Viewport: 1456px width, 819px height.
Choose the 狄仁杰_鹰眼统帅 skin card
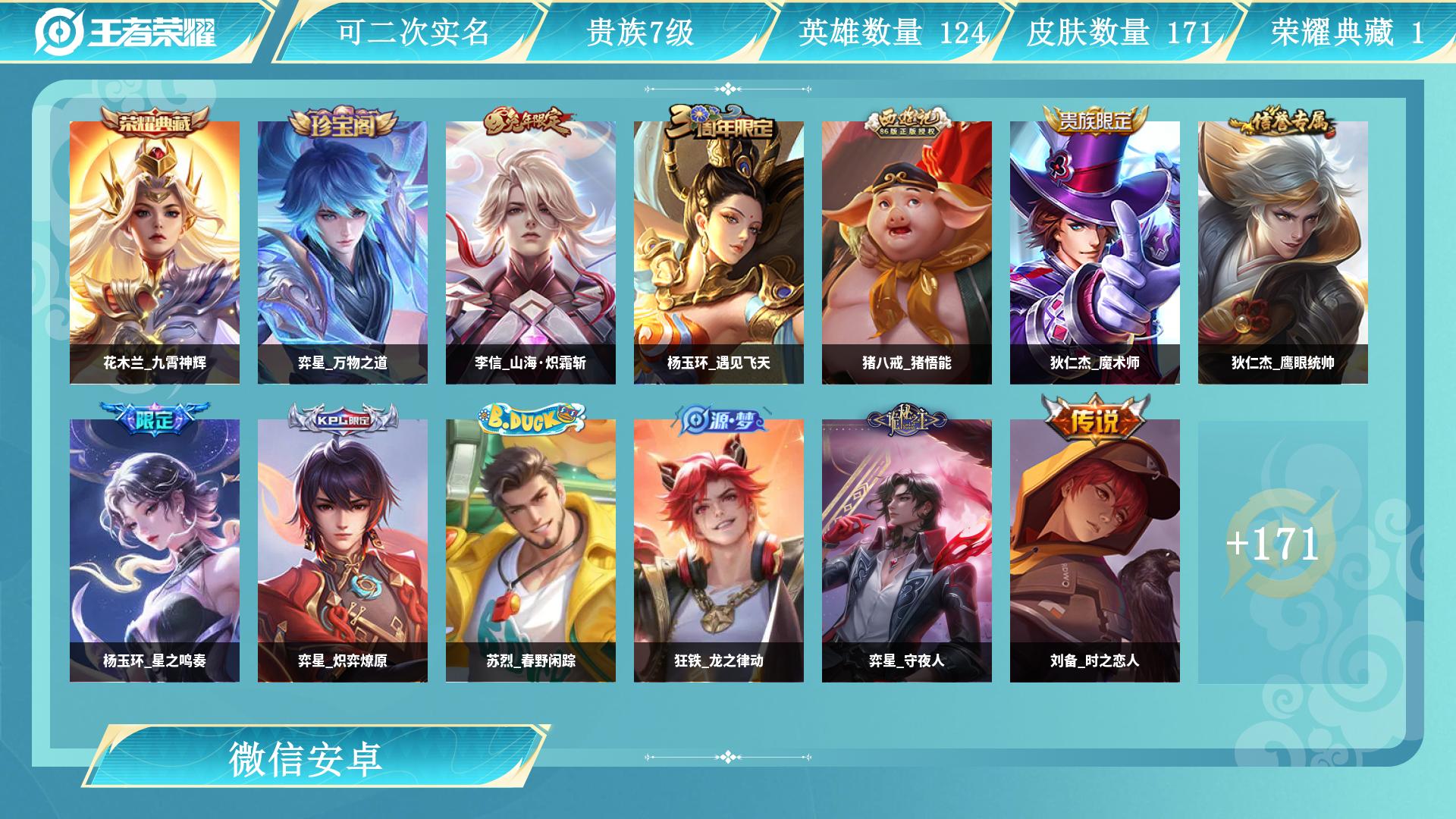point(1283,253)
